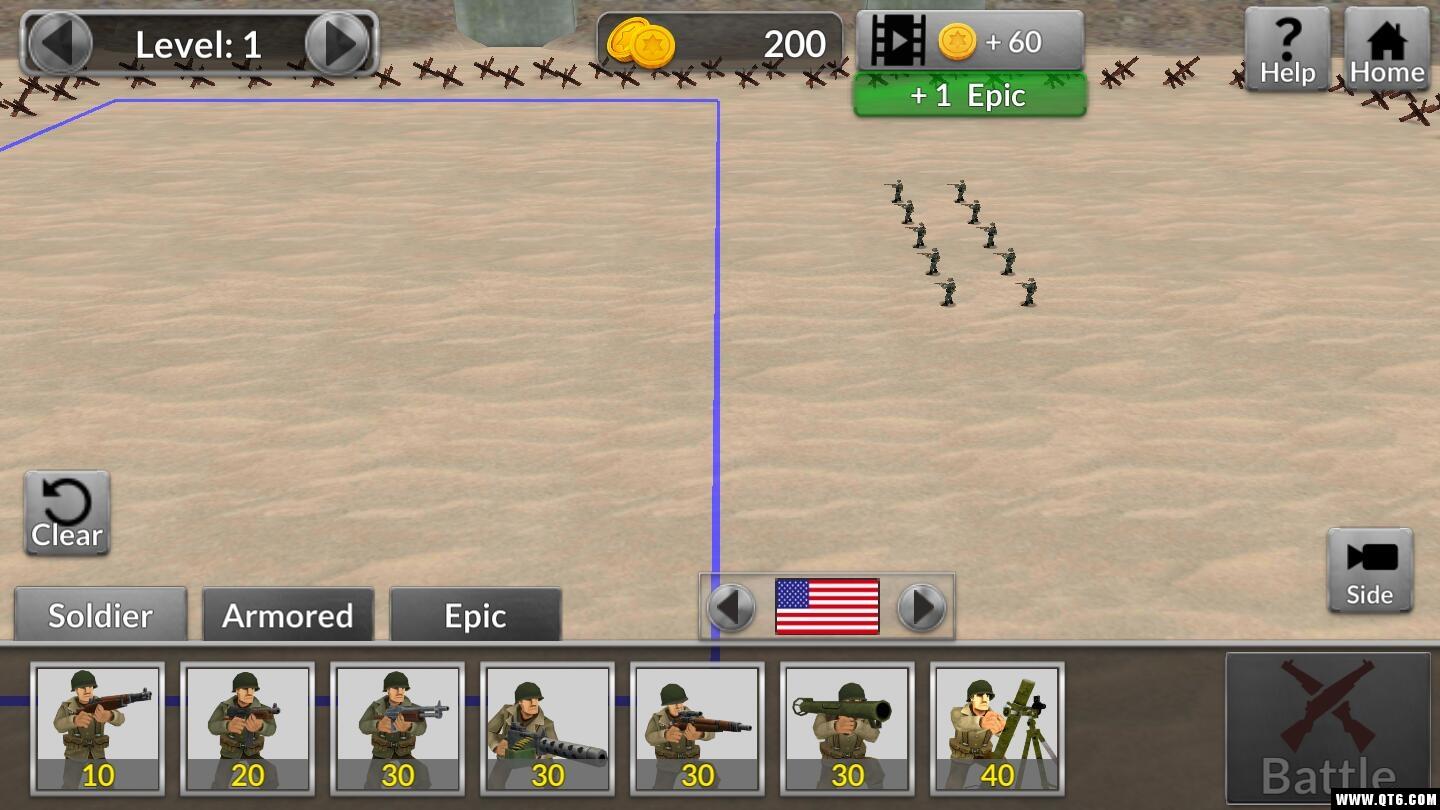Watch video ad for +60 coins
1440x810 pixels.
969,42
